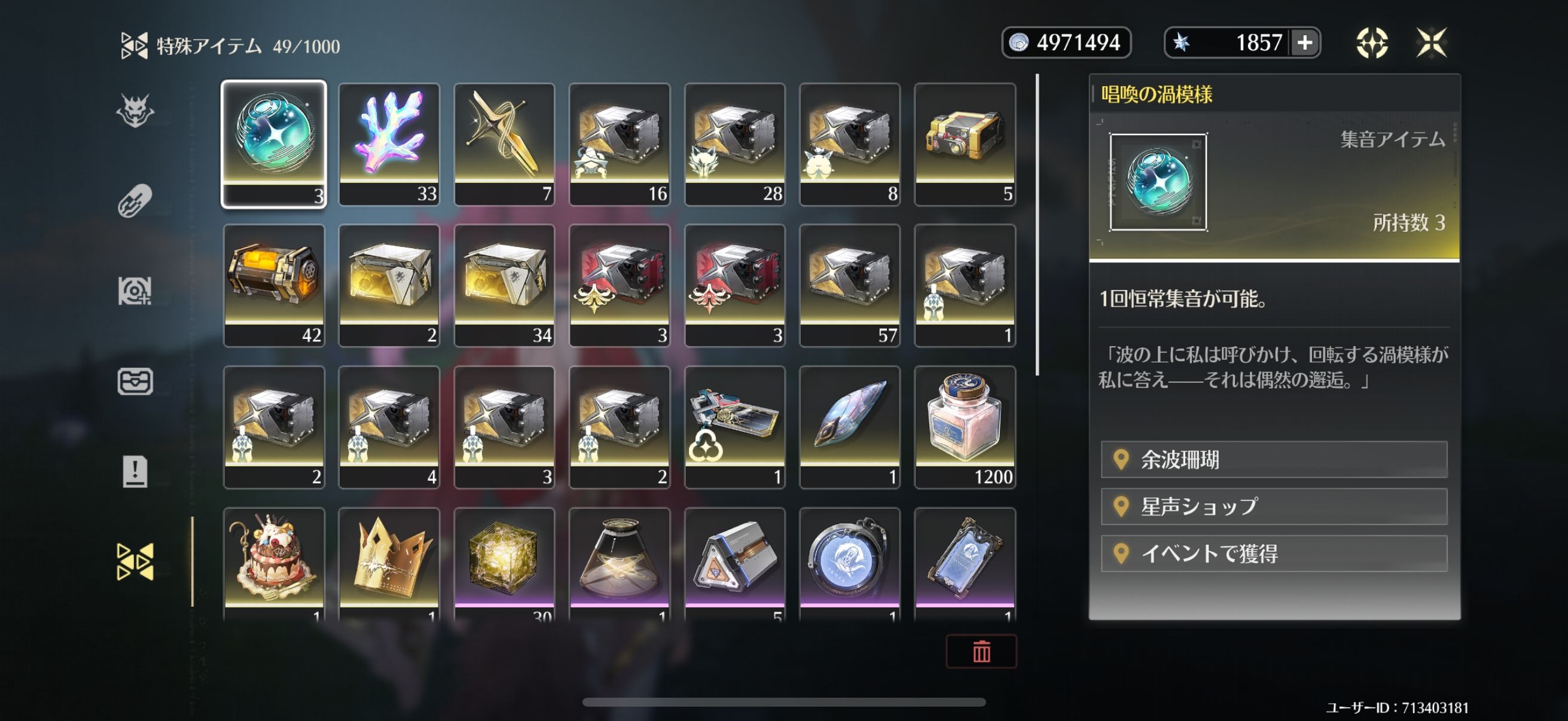Screen dimensions: 1568x721
Task: Close the inventory screen
Action: pyautogui.click(x=1430, y=42)
